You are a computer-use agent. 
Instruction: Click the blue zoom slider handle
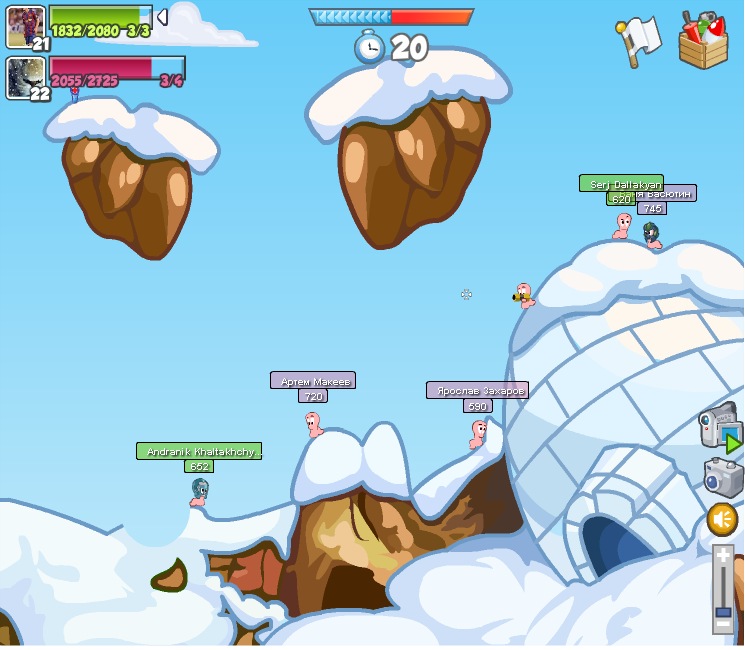click(723, 611)
